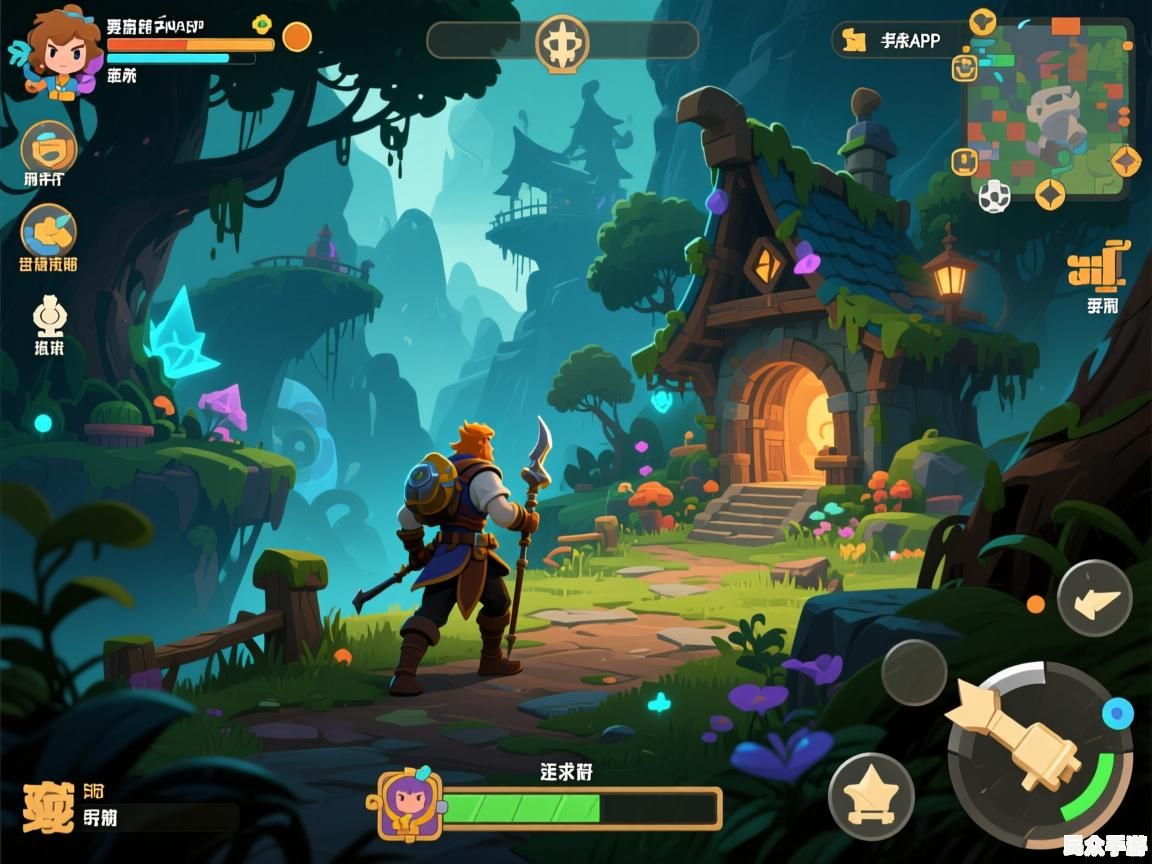Click the large orange glyph in bottom-left corner

pos(48,807)
